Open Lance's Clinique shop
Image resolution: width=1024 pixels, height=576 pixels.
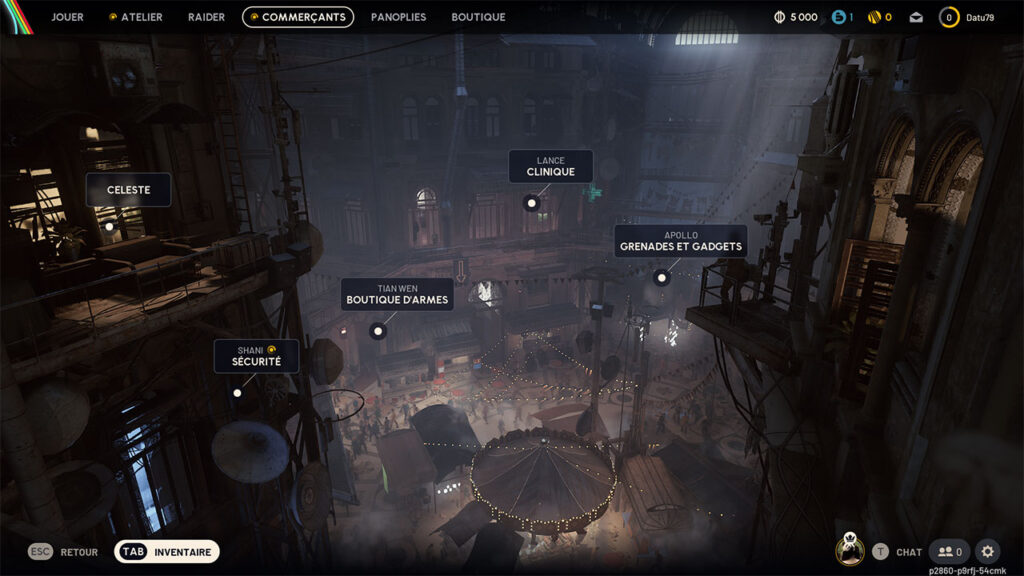[550, 167]
